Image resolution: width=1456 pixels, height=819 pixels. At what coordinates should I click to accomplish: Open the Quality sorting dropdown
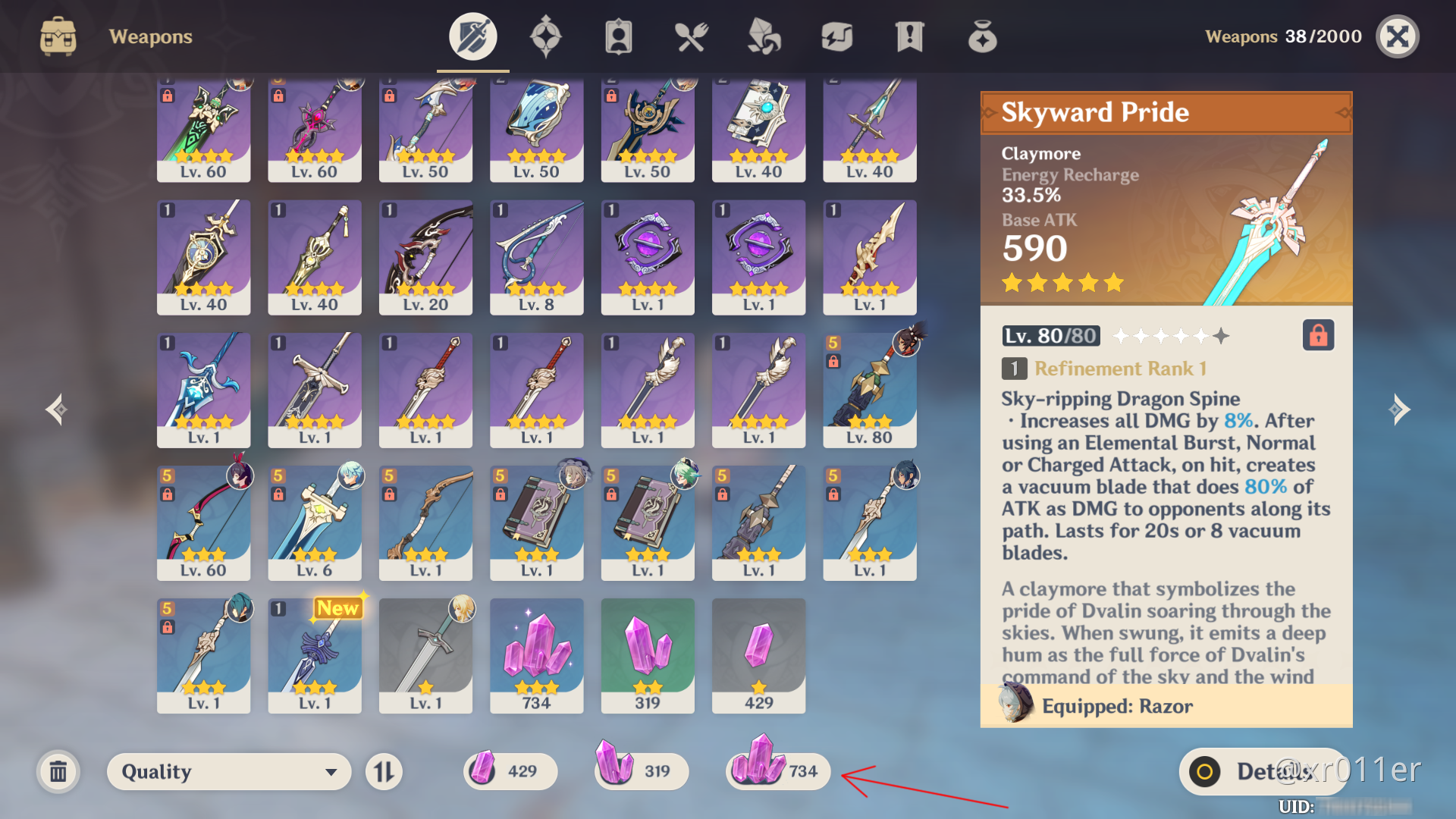pyautogui.click(x=227, y=771)
